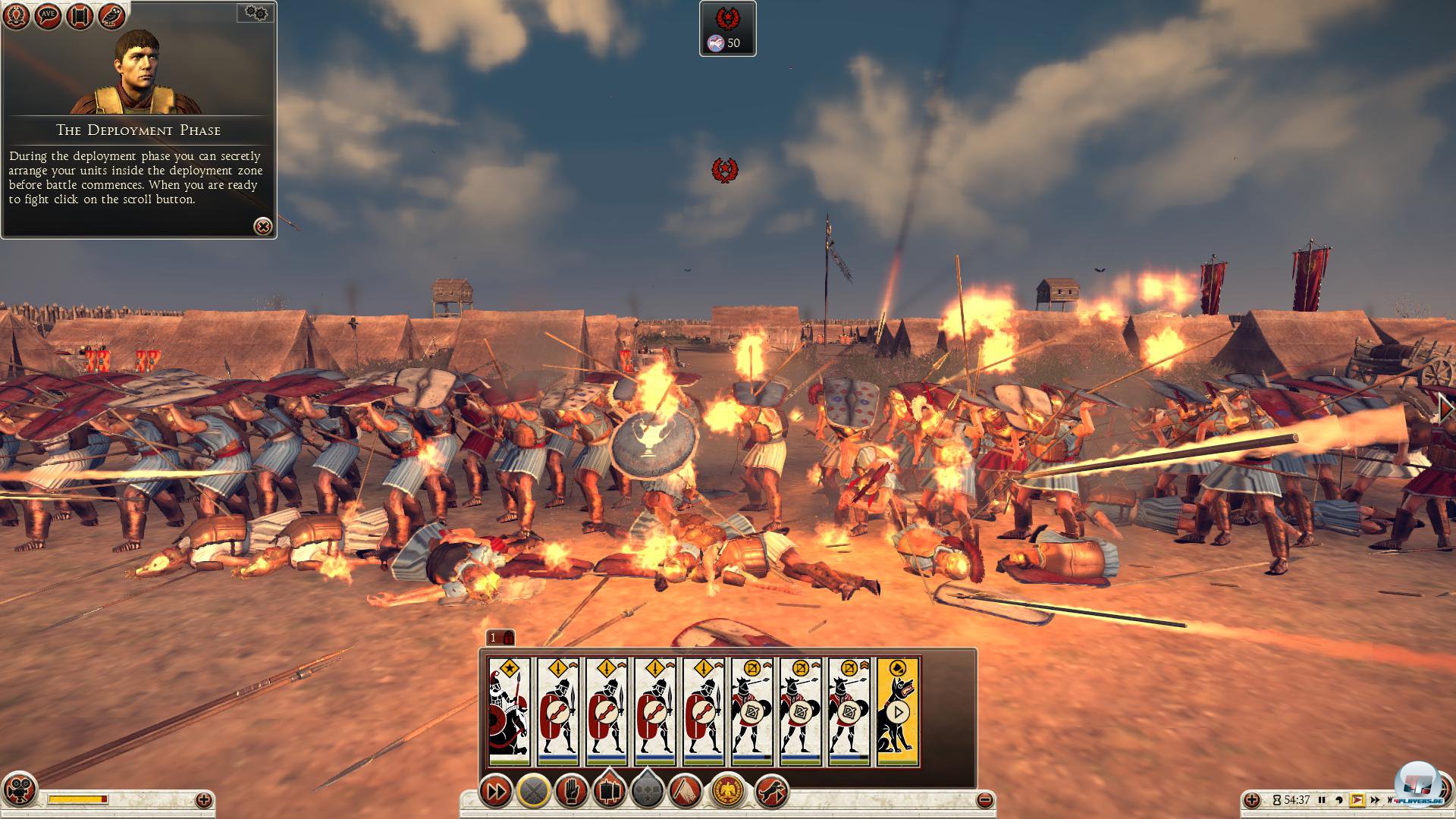This screenshot has height=819, width=1456.
Task: Toggle the crossed swords melee mode button
Action: pyautogui.click(x=533, y=792)
